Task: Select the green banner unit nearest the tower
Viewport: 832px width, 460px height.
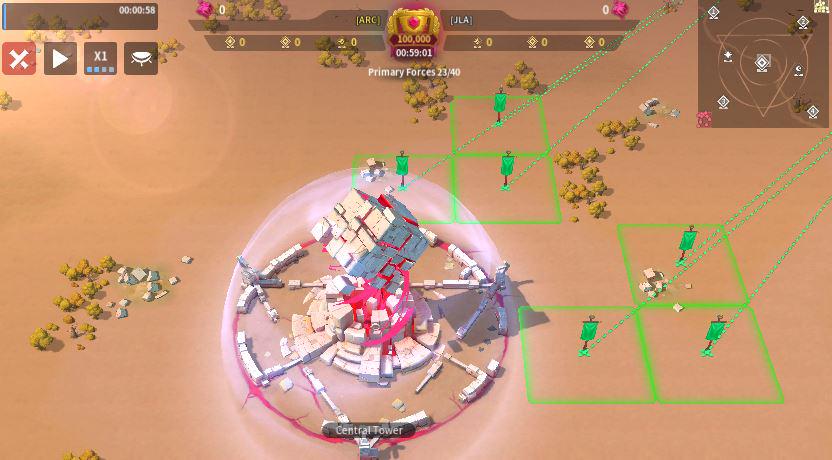Action: [402, 166]
